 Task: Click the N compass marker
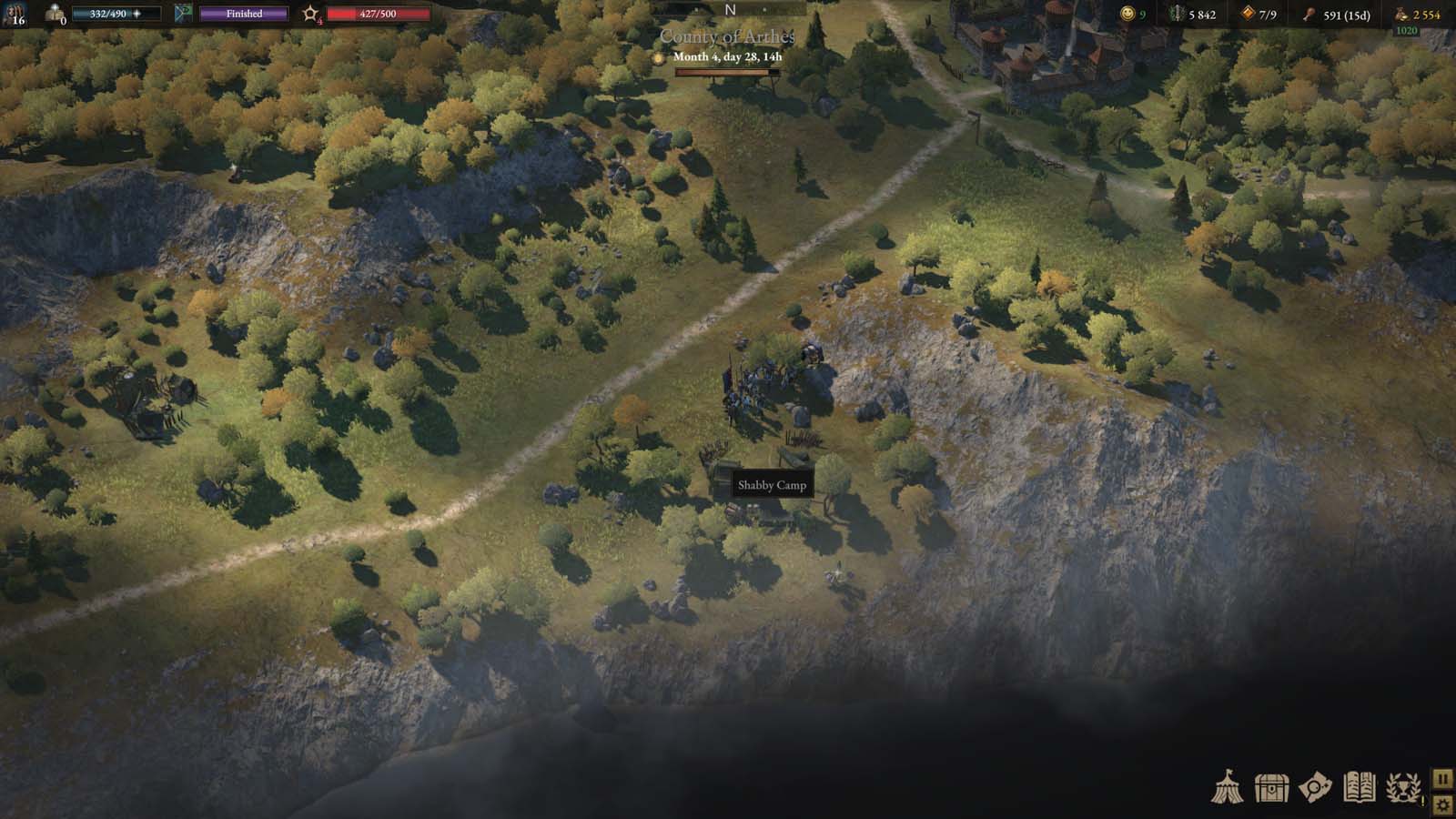pyautogui.click(x=728, y=8)
